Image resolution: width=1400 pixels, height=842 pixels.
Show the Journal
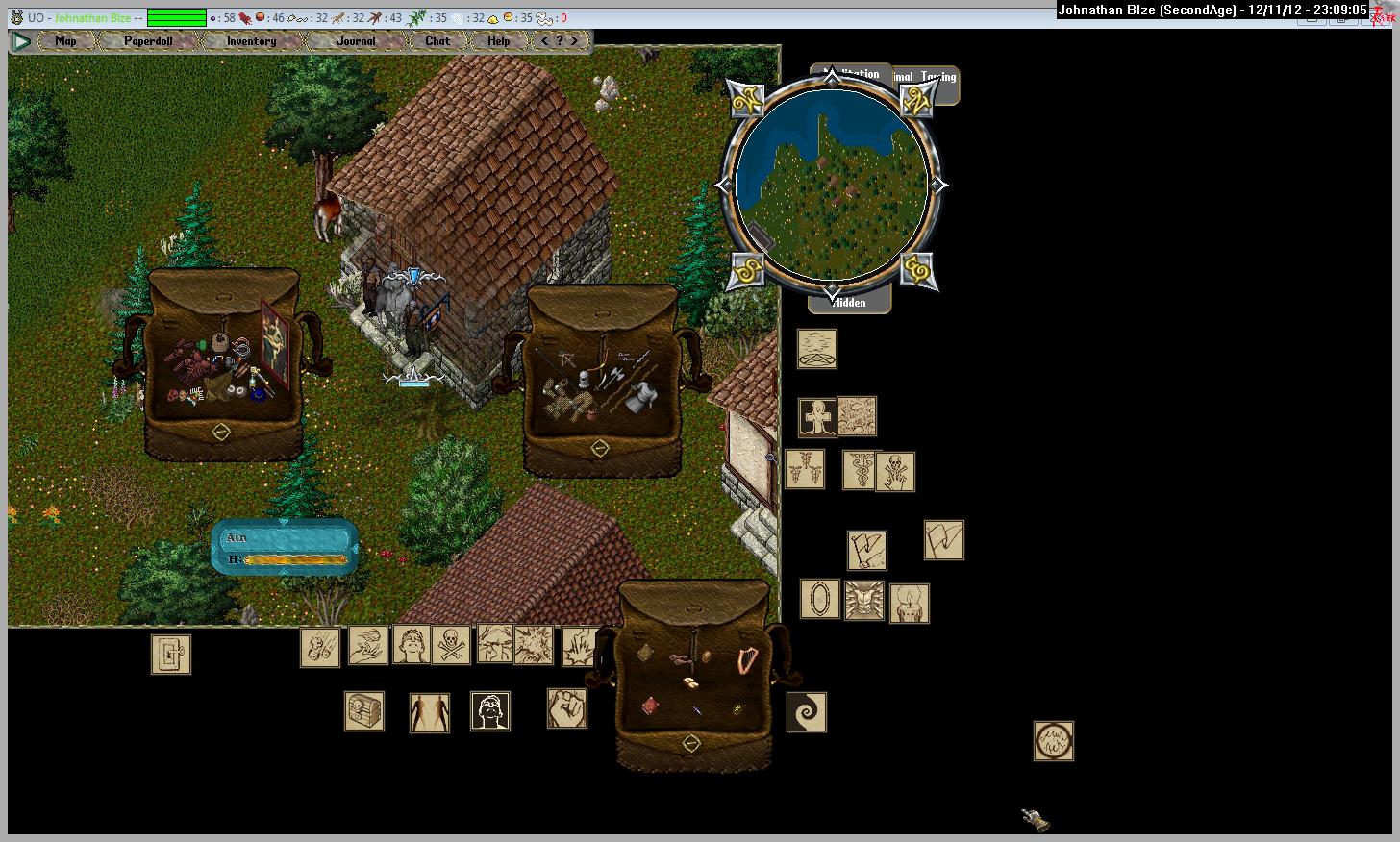point(356,41)
